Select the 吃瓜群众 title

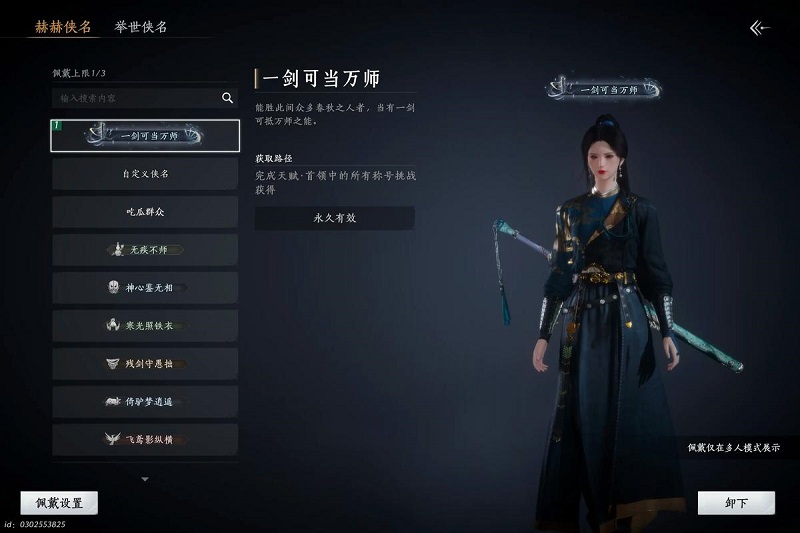click(145, 212)
